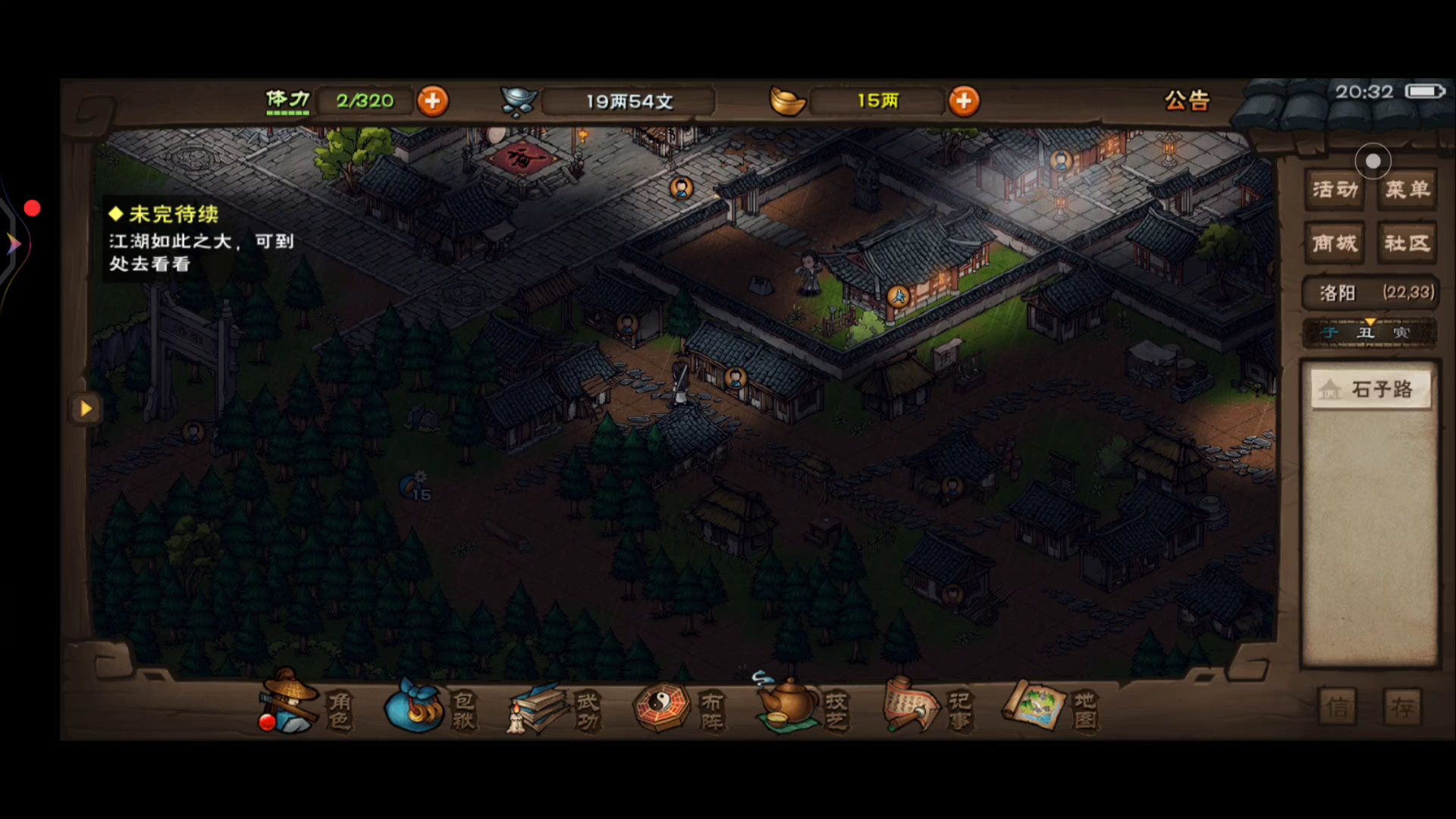Expand the left side arrow panel
1456x819 pixels.
point(86,409)
